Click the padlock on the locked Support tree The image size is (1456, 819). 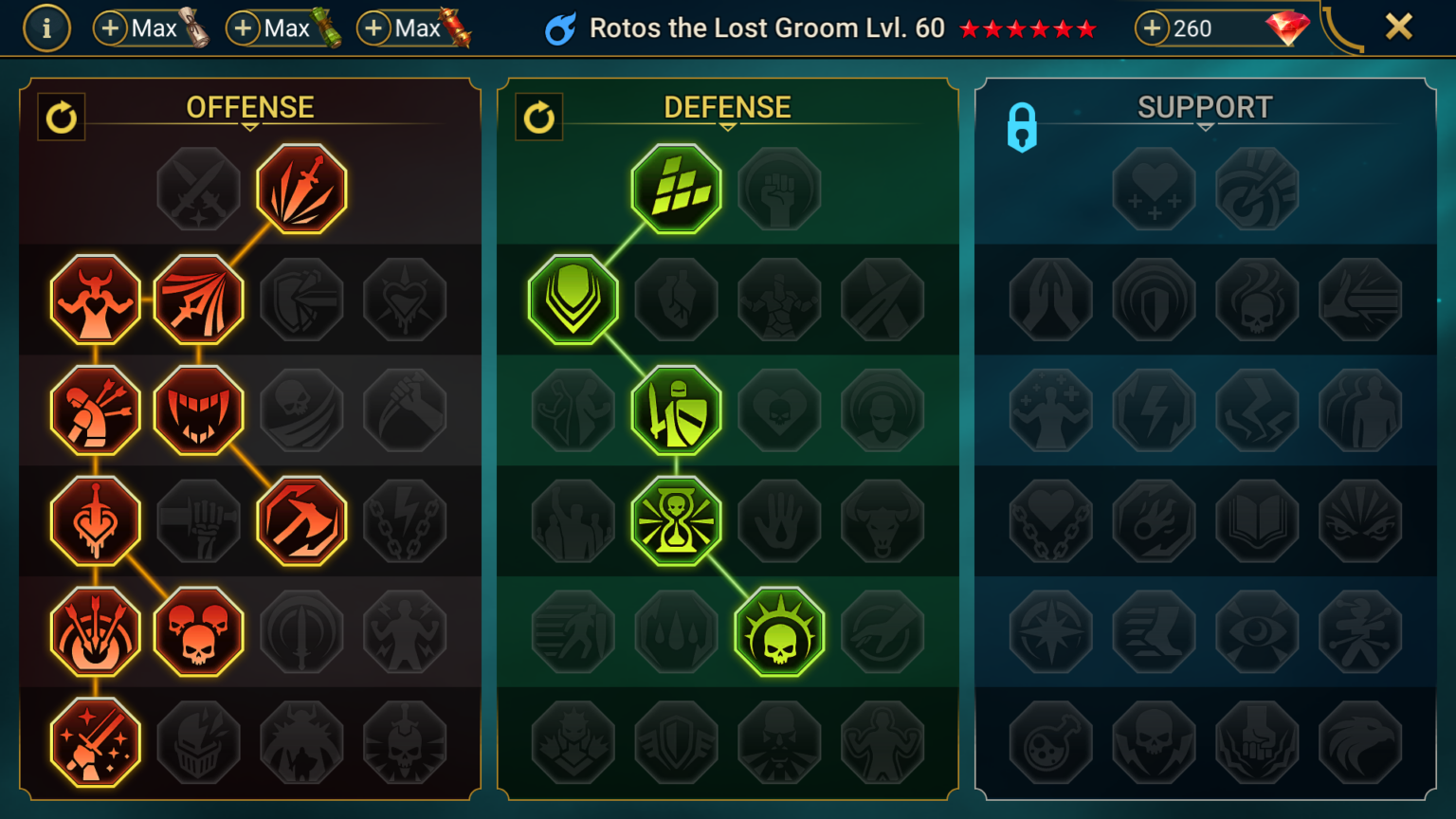click(1024, 128)
